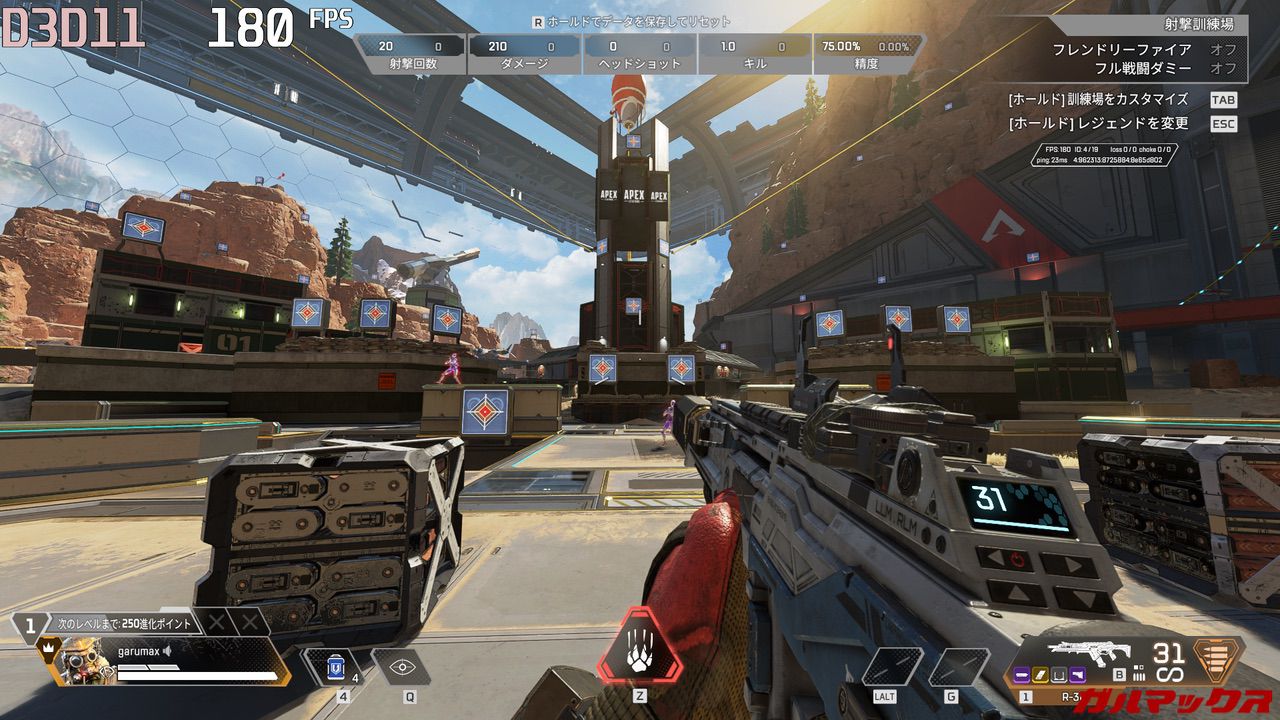Viewport: 1280px width, 720px height.
Task: Click the level 1 evolution badge
Action: pyautogui.click(x=30, y=626)
